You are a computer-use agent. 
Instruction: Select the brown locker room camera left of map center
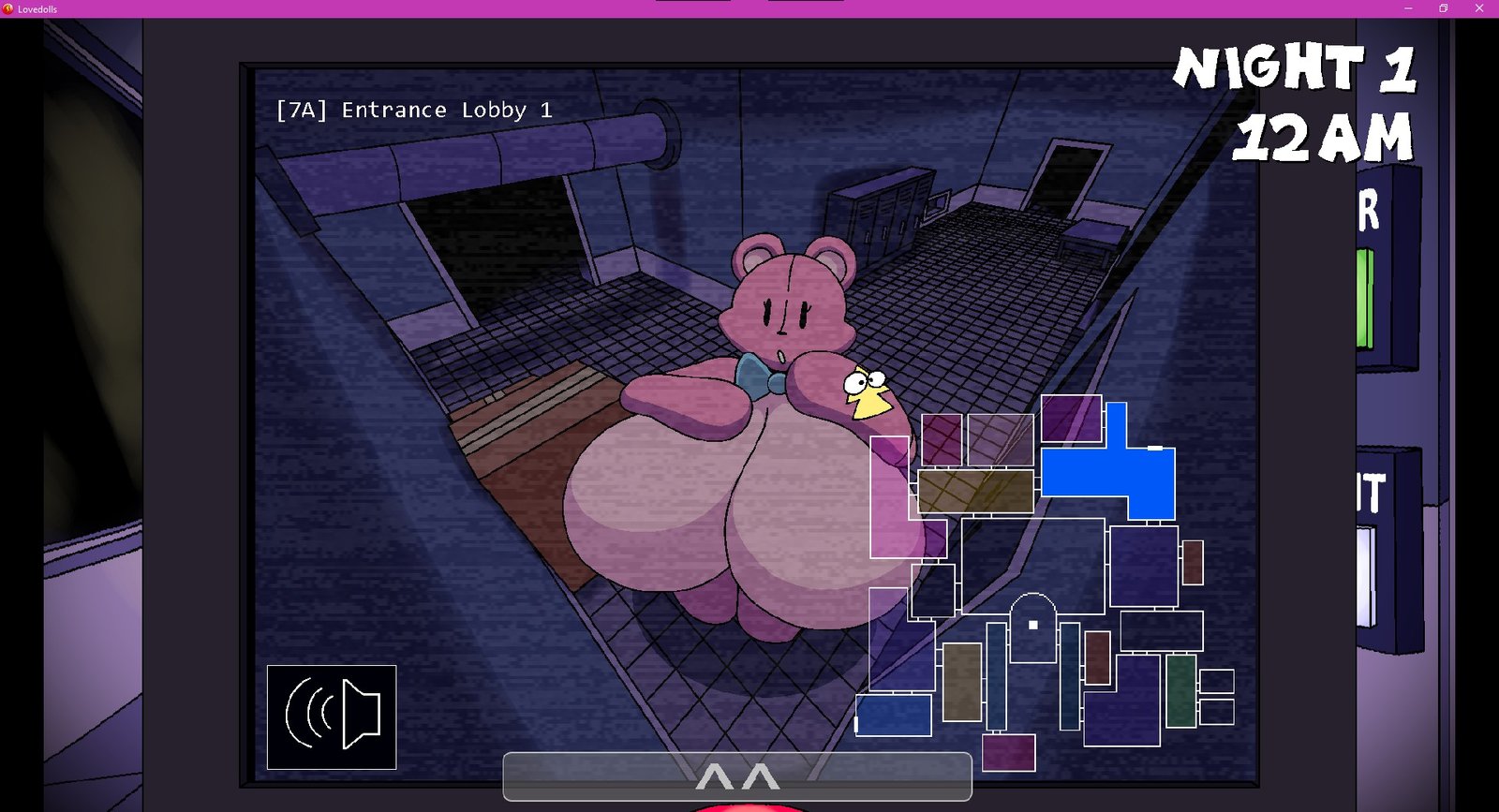pyautogui.click(x=961, y=683)
